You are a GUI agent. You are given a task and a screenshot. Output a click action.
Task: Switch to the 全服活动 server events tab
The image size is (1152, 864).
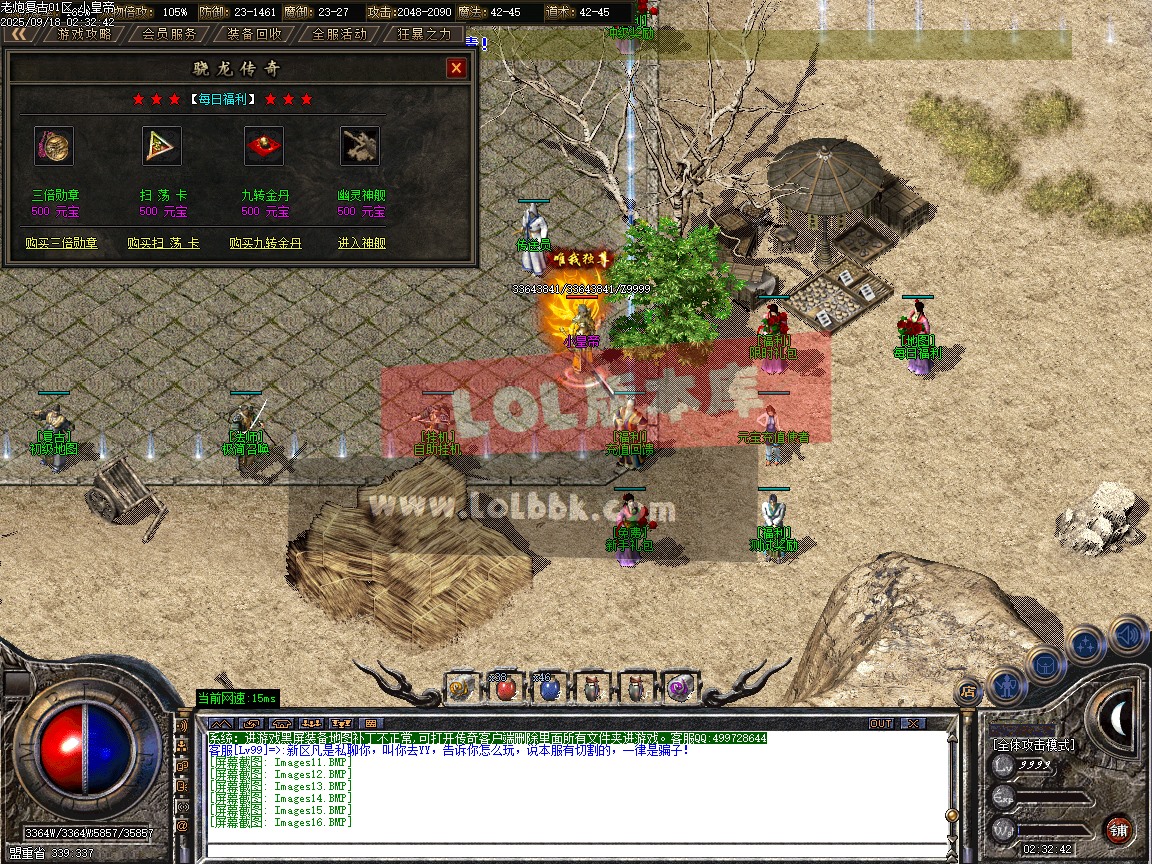click(x=340, y=33)
